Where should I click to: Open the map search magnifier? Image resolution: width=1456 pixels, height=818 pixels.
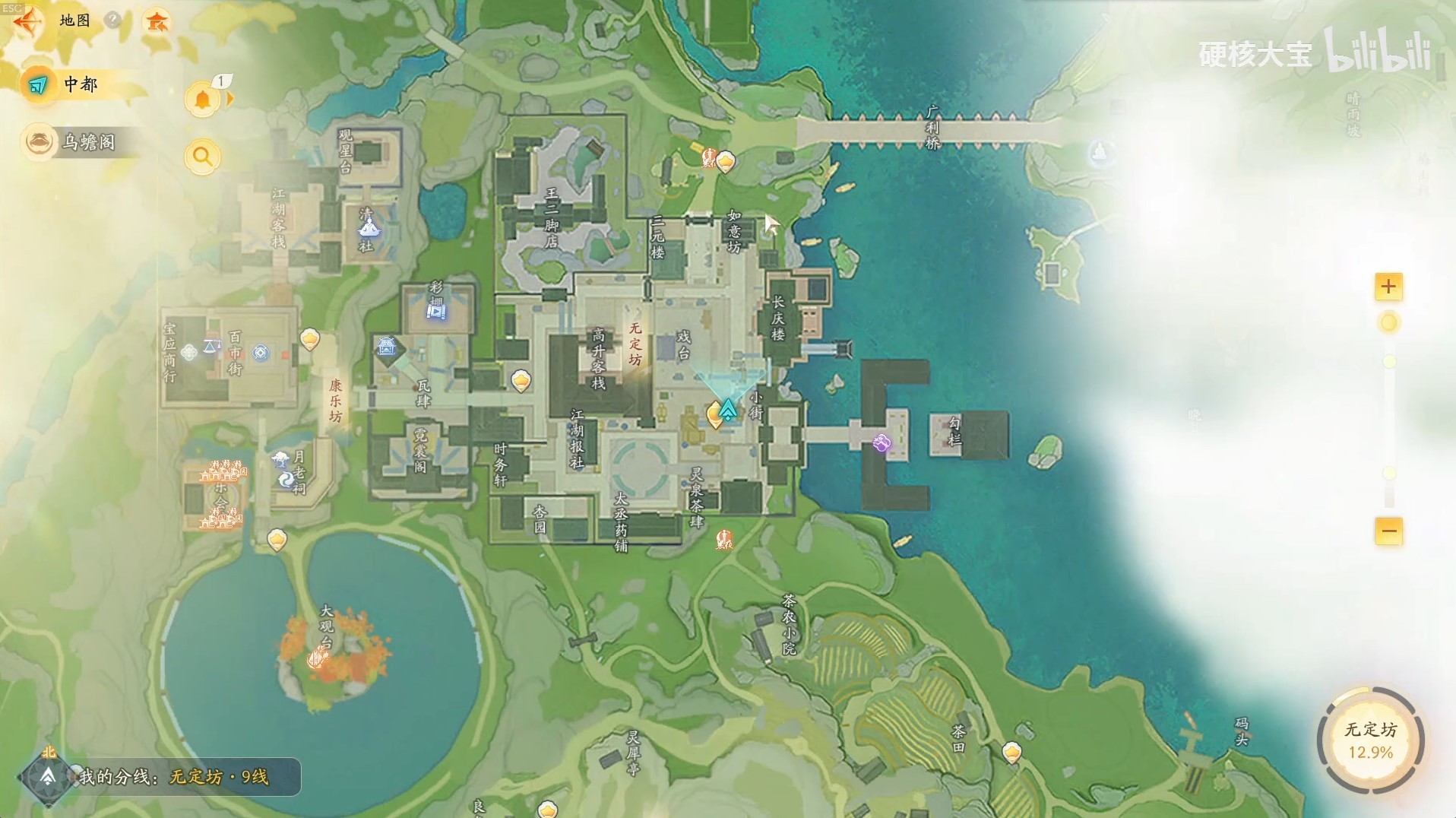[x=202, y=157]
